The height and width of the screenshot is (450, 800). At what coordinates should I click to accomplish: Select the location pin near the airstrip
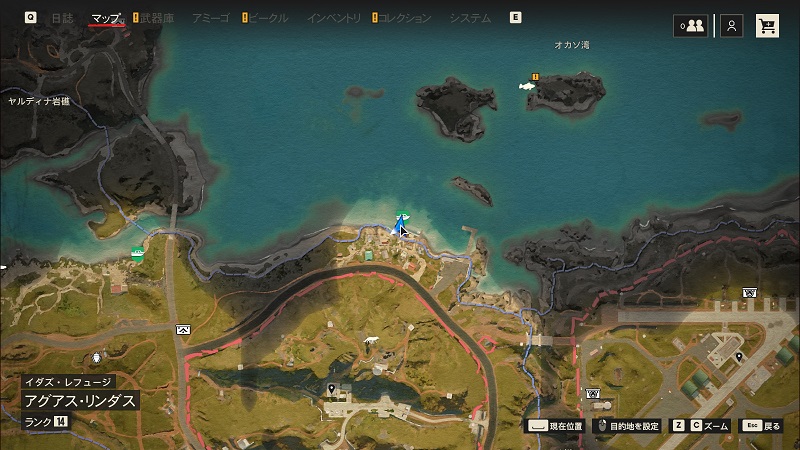739,357
